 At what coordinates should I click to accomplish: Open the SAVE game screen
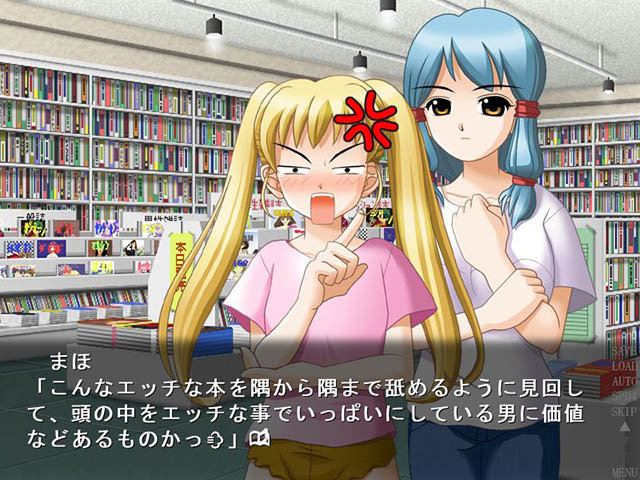pos(622,352)
